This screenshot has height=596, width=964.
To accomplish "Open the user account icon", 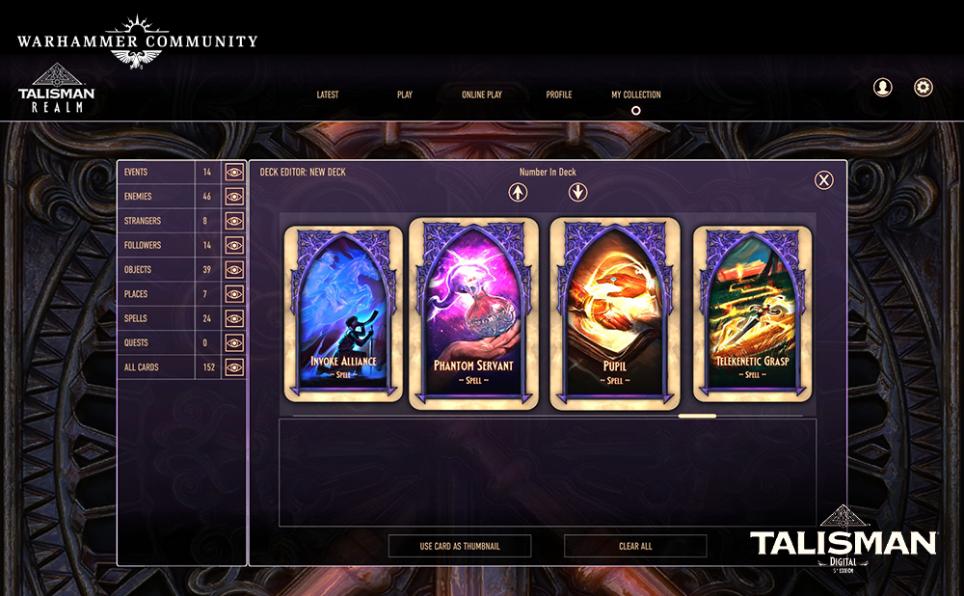I will tap(883, 87).
